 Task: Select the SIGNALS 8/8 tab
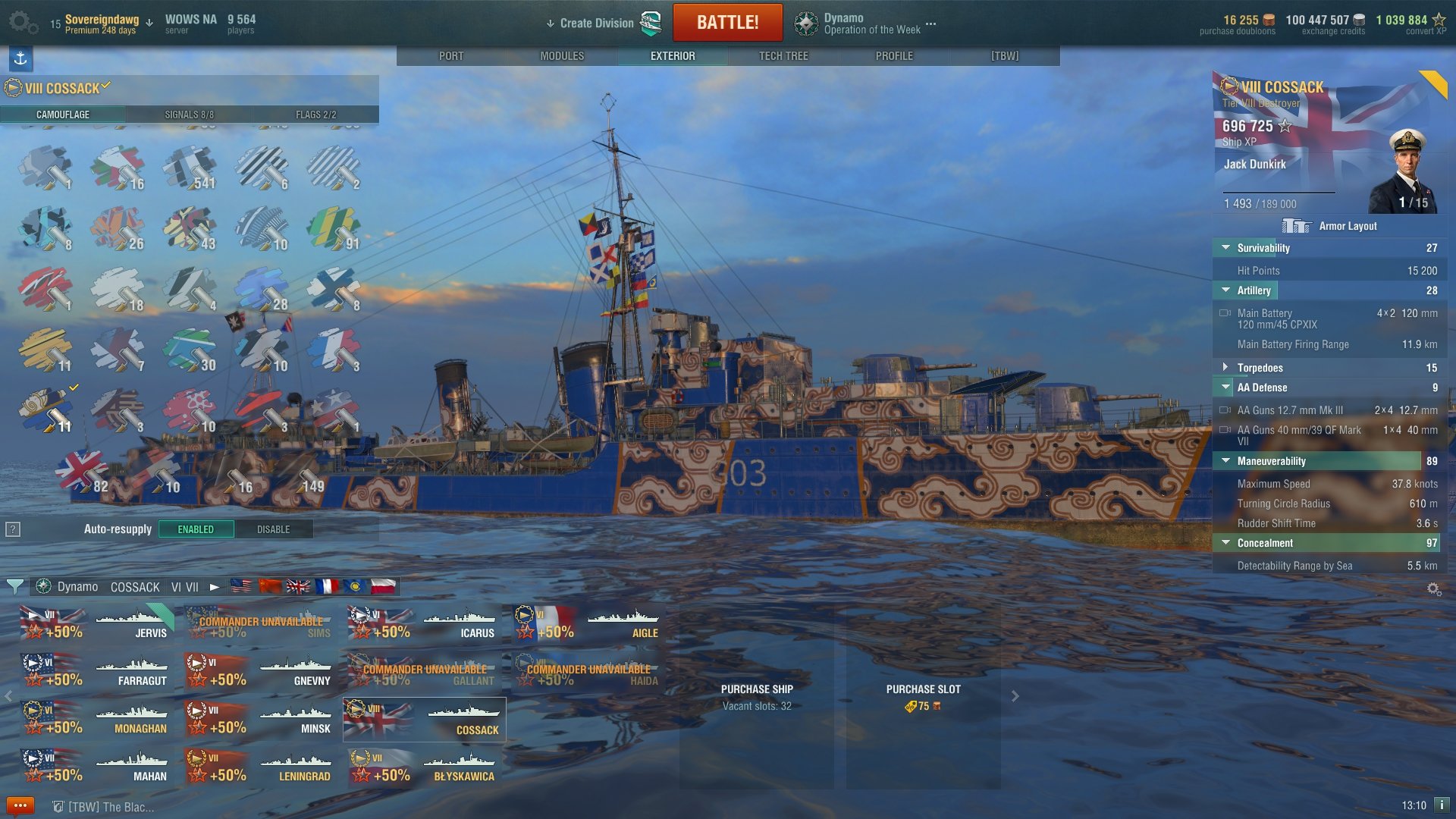[189, 115]
